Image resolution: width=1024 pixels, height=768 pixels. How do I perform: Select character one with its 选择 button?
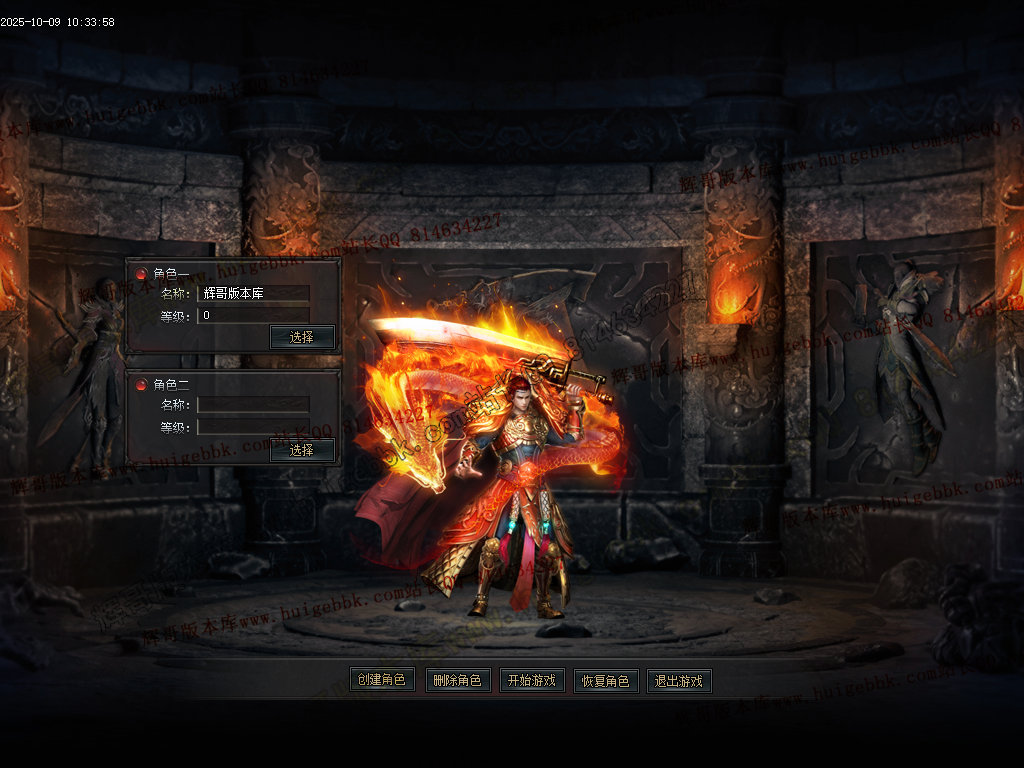tap(302, 337)
